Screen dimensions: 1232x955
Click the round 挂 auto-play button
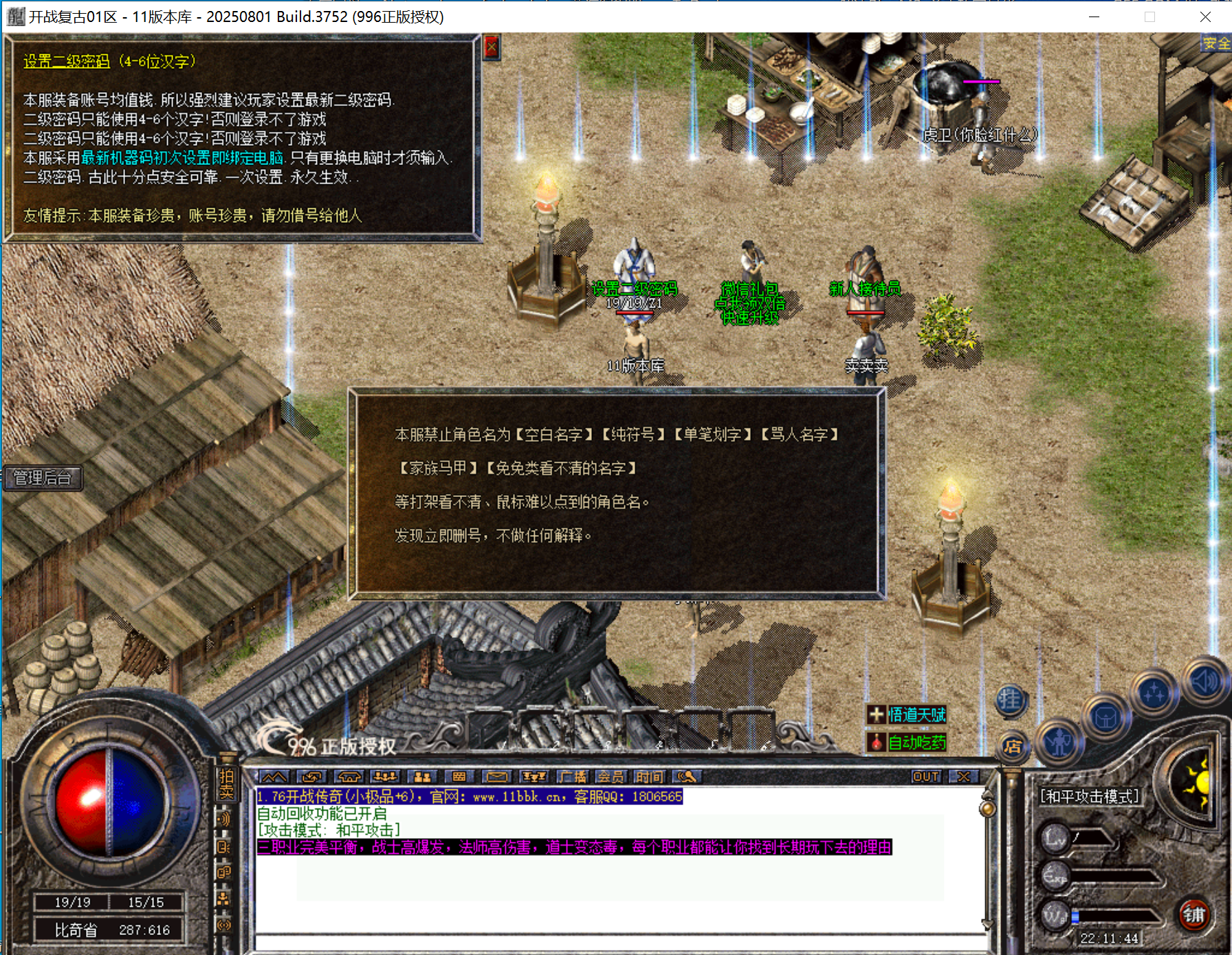[x=1010, y=701]
